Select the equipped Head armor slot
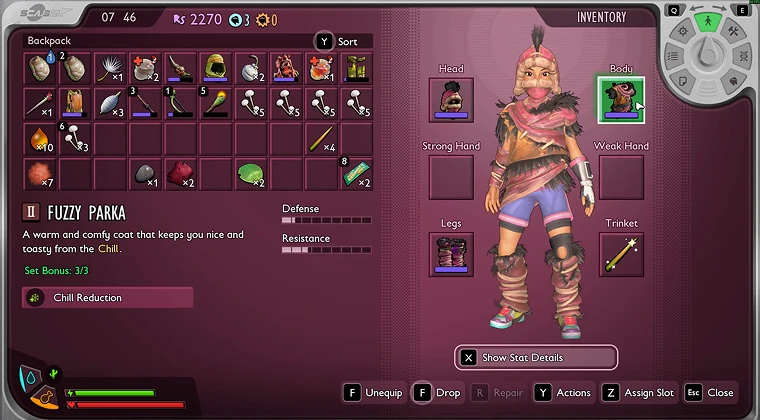This screenshot has width=760, height=420. tap(451, 100)
